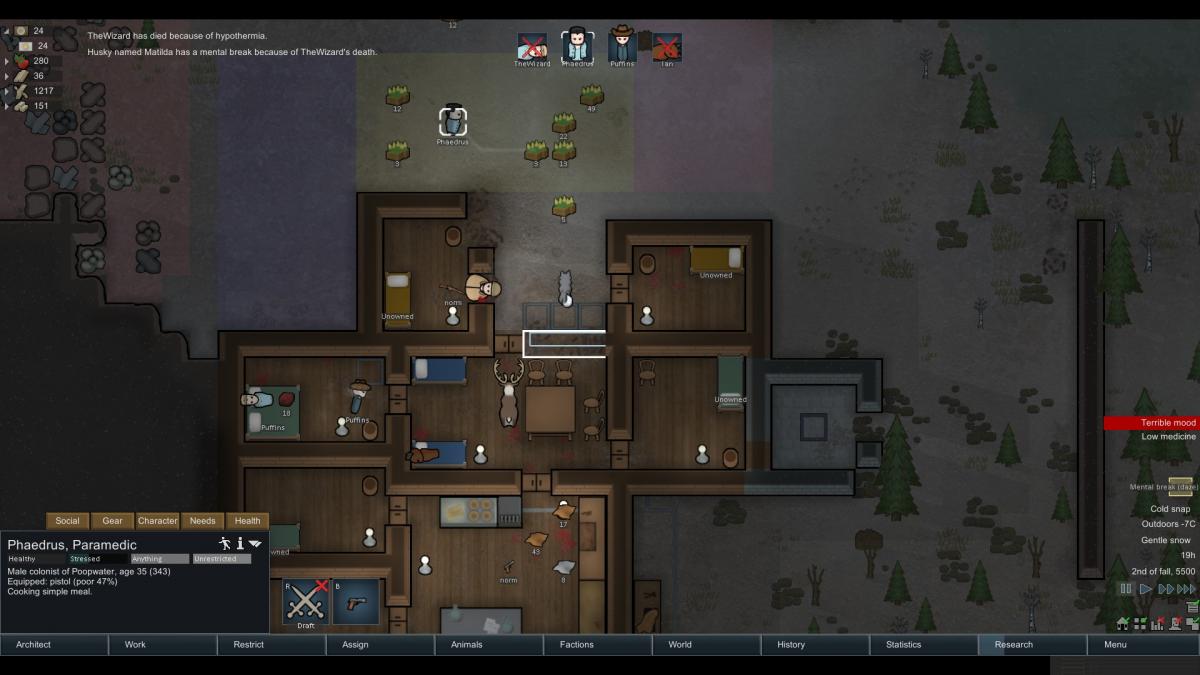1200x675 pixels.
Task: Toggle the Draft command for Phaedrus
Action: tap(305, 603)
